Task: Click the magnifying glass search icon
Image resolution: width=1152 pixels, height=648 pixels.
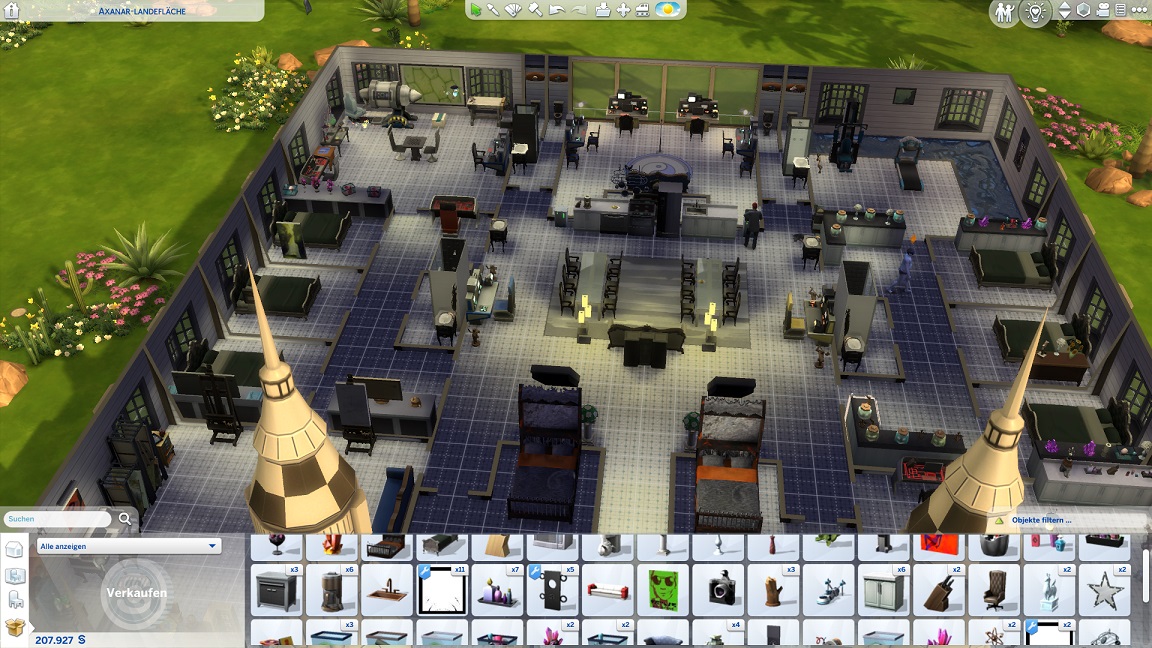Action: point(125,518)
